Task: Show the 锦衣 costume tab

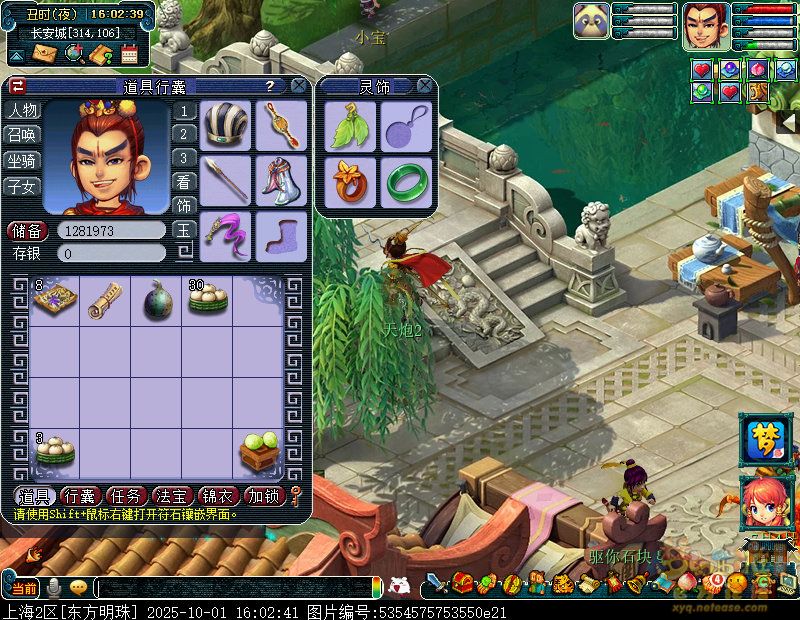Action: pos(219,496)
